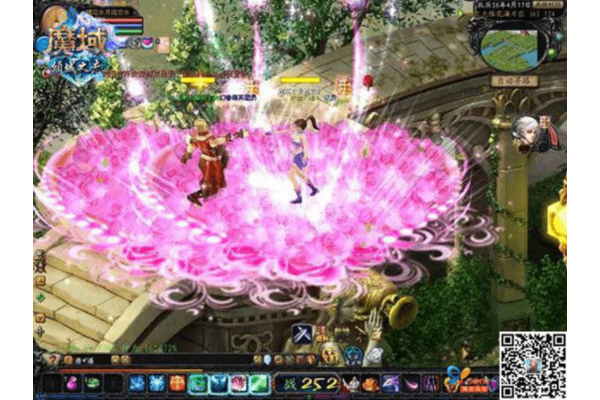This screenshot has height=400, width=600.
Task: Use the green item hotbar slot
Action: [93, 383]
